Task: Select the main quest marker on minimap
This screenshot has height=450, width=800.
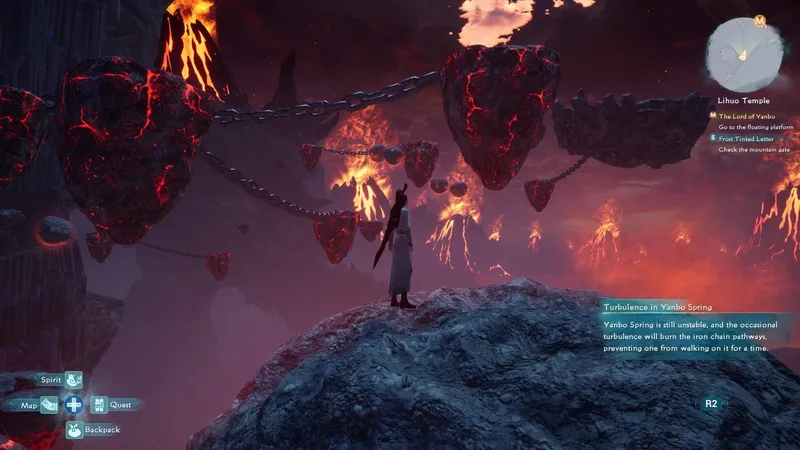Action: pyautogui.click(x=761, y=21)
